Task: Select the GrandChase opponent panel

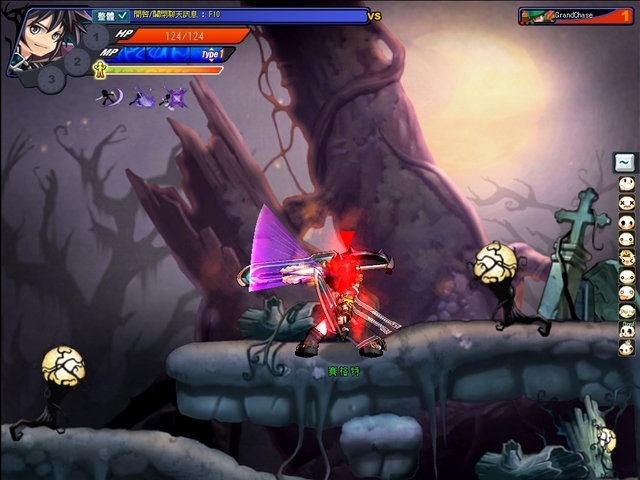Action: pos(576,16)
